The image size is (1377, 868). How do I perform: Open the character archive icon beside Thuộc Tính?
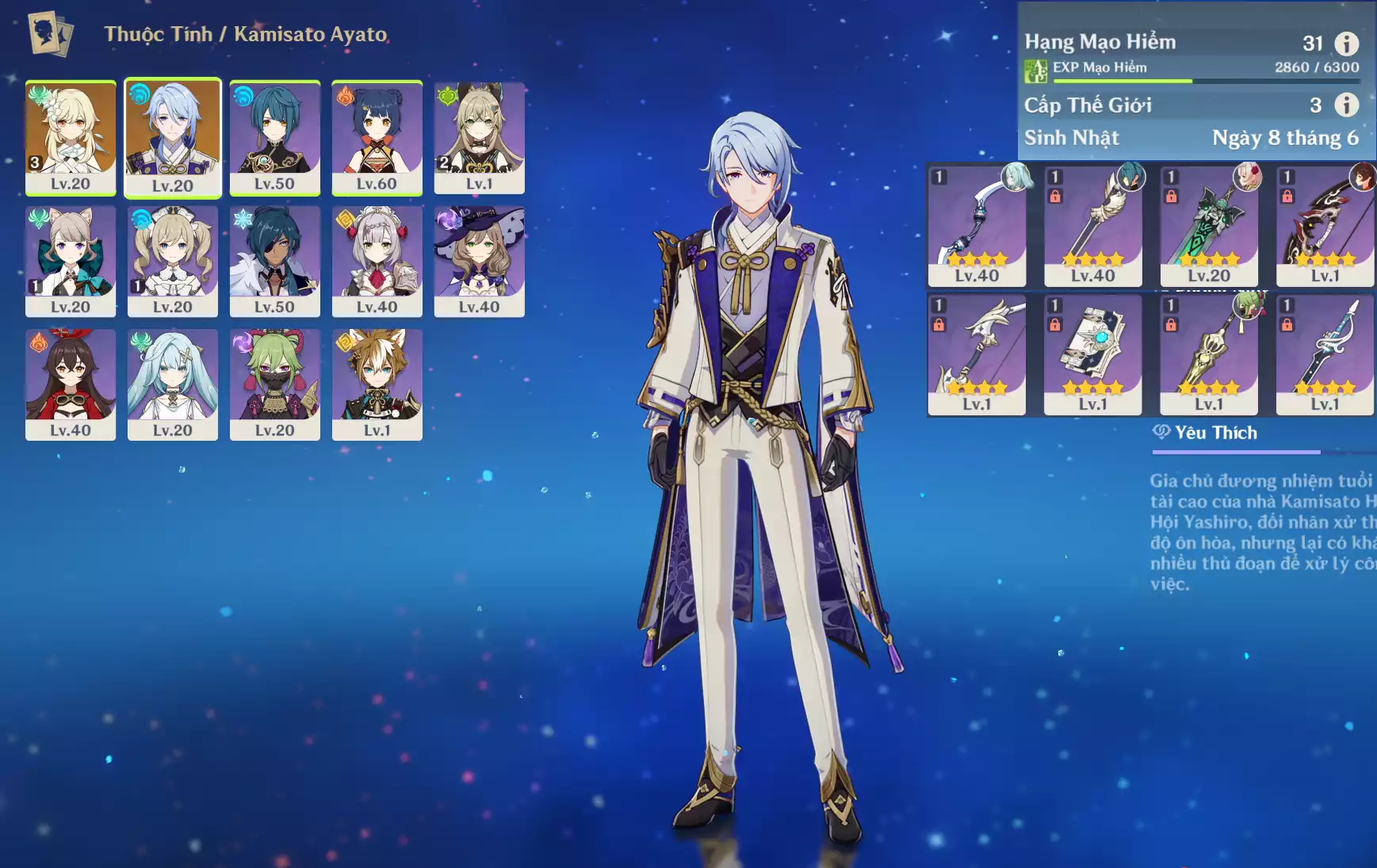click(x=50, y=34)
